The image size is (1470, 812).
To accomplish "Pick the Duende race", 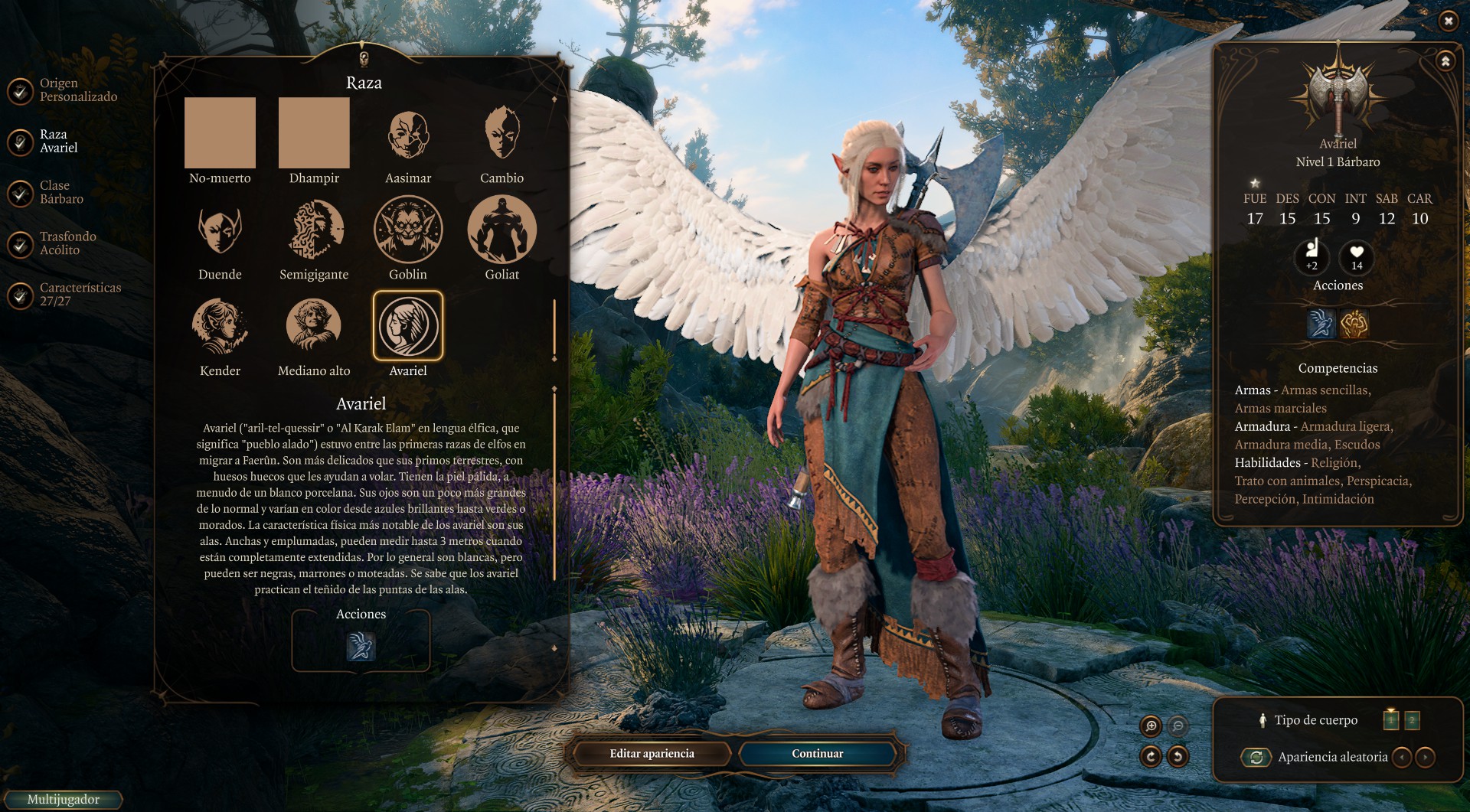I will coord(220,230).
